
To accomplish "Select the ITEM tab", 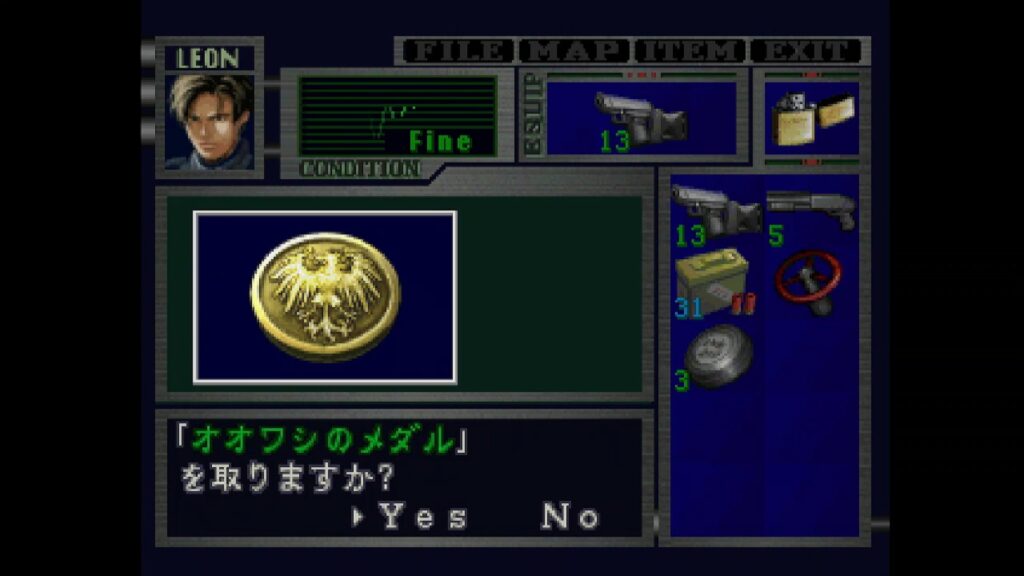I will [691, 50].
